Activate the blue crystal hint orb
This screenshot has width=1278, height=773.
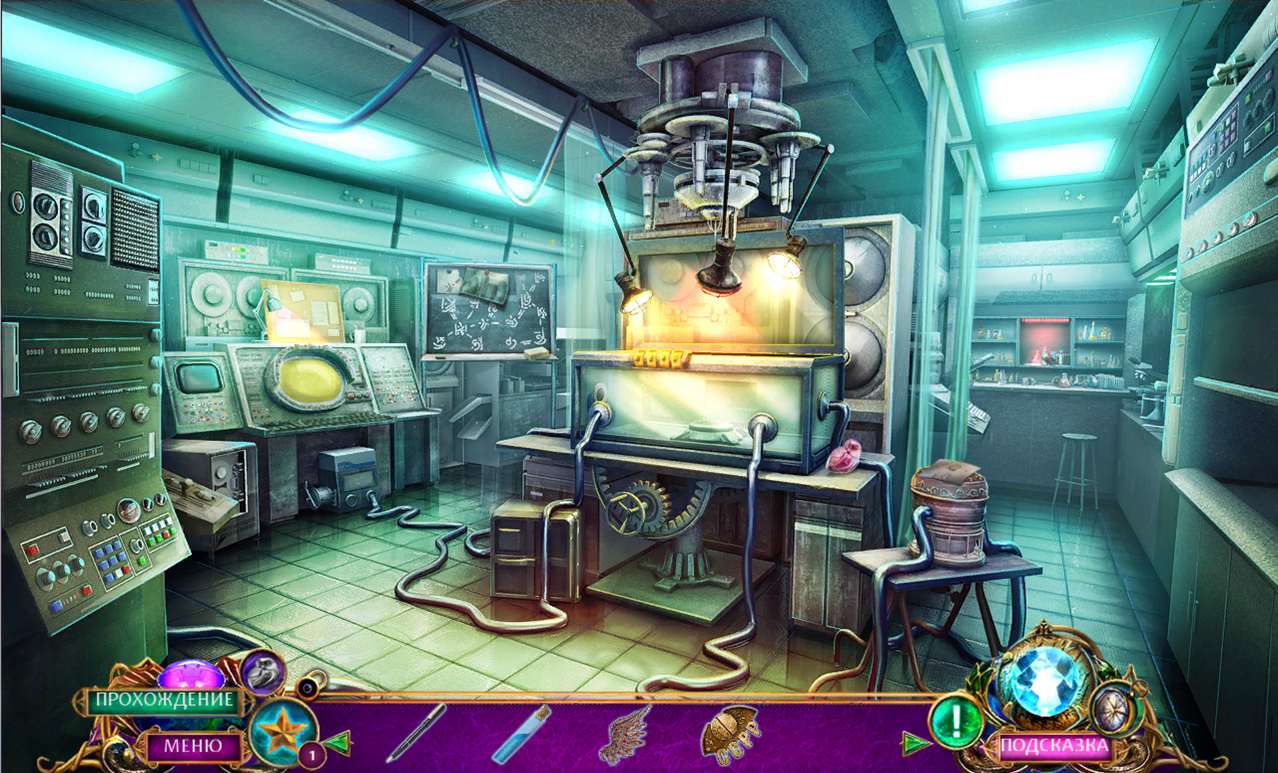click(1045, 680)
